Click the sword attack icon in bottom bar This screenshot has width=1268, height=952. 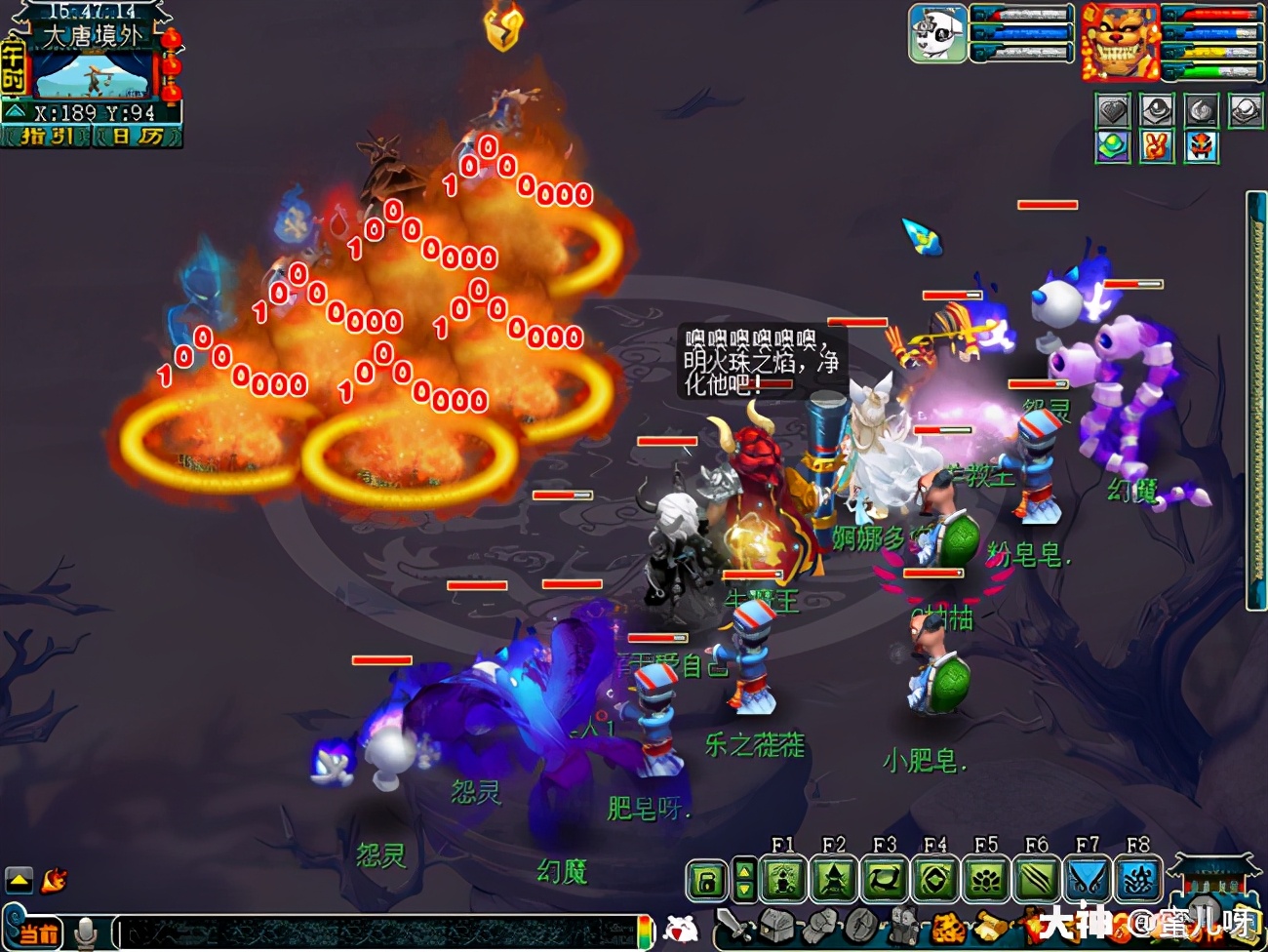(733, 926)
